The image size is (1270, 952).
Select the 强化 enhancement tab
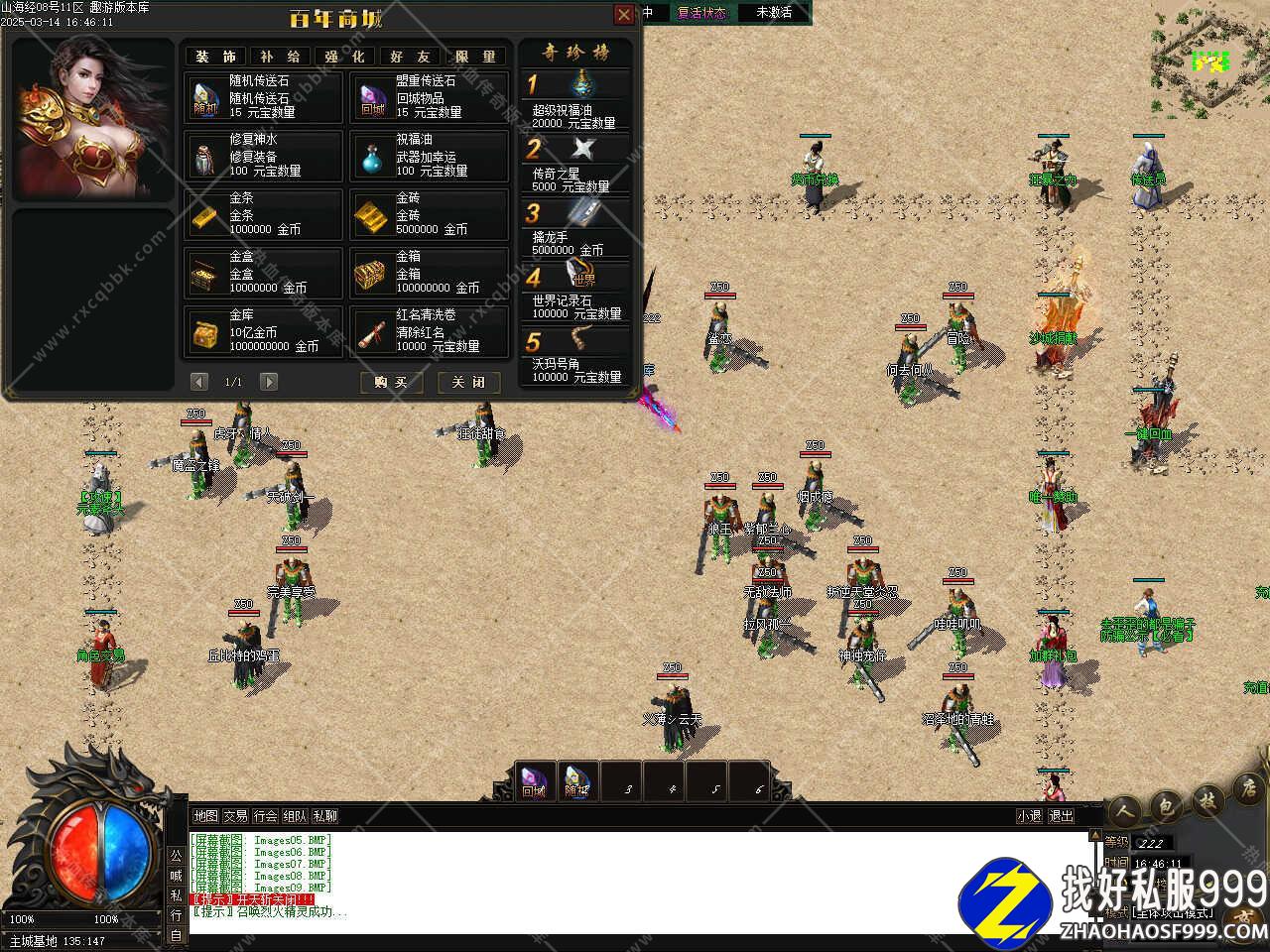344,57
